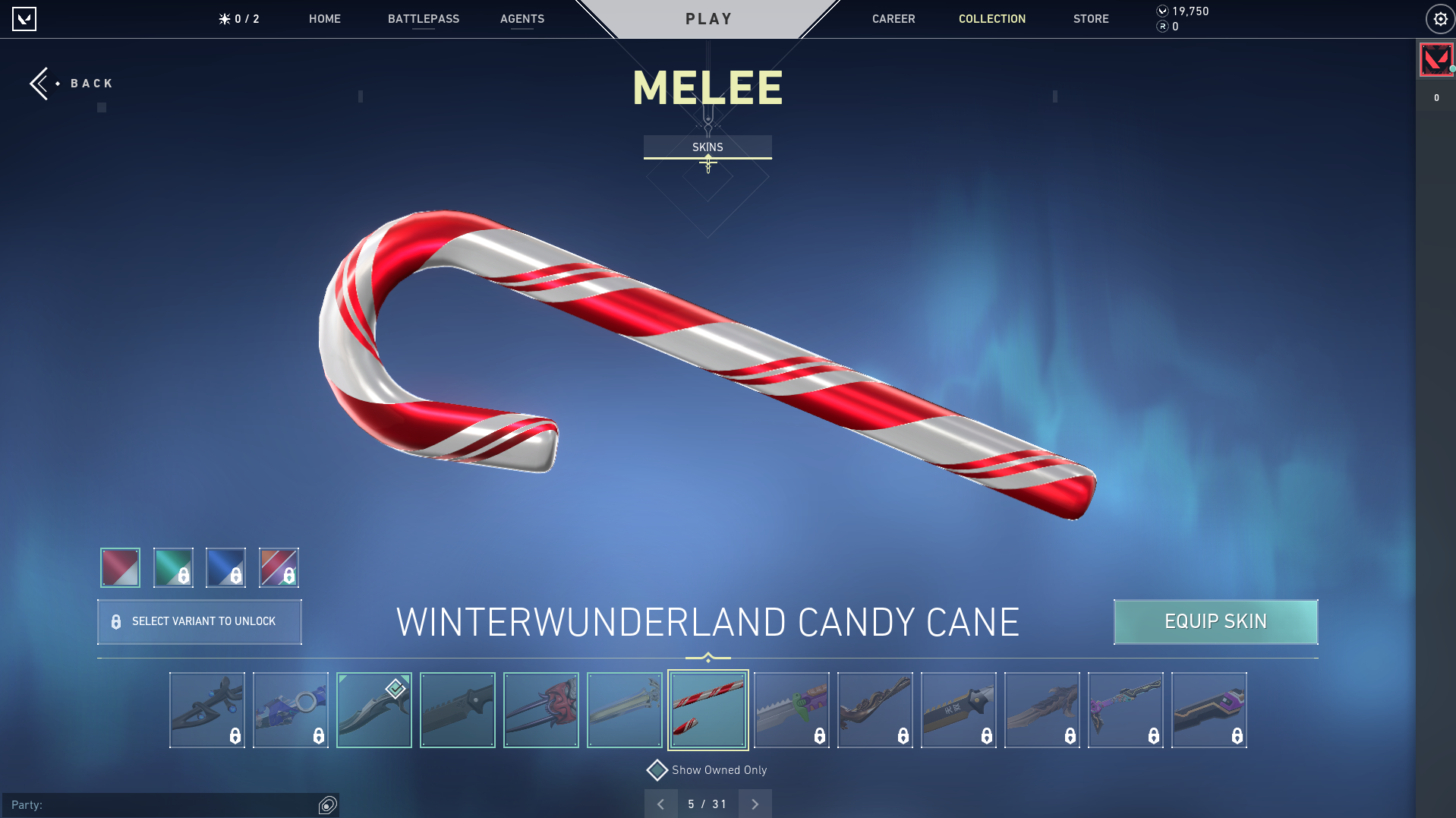The width and height of the screenshot is (1456, 818).
Task: Choose the locked green variant swatch
Action: 173,567
